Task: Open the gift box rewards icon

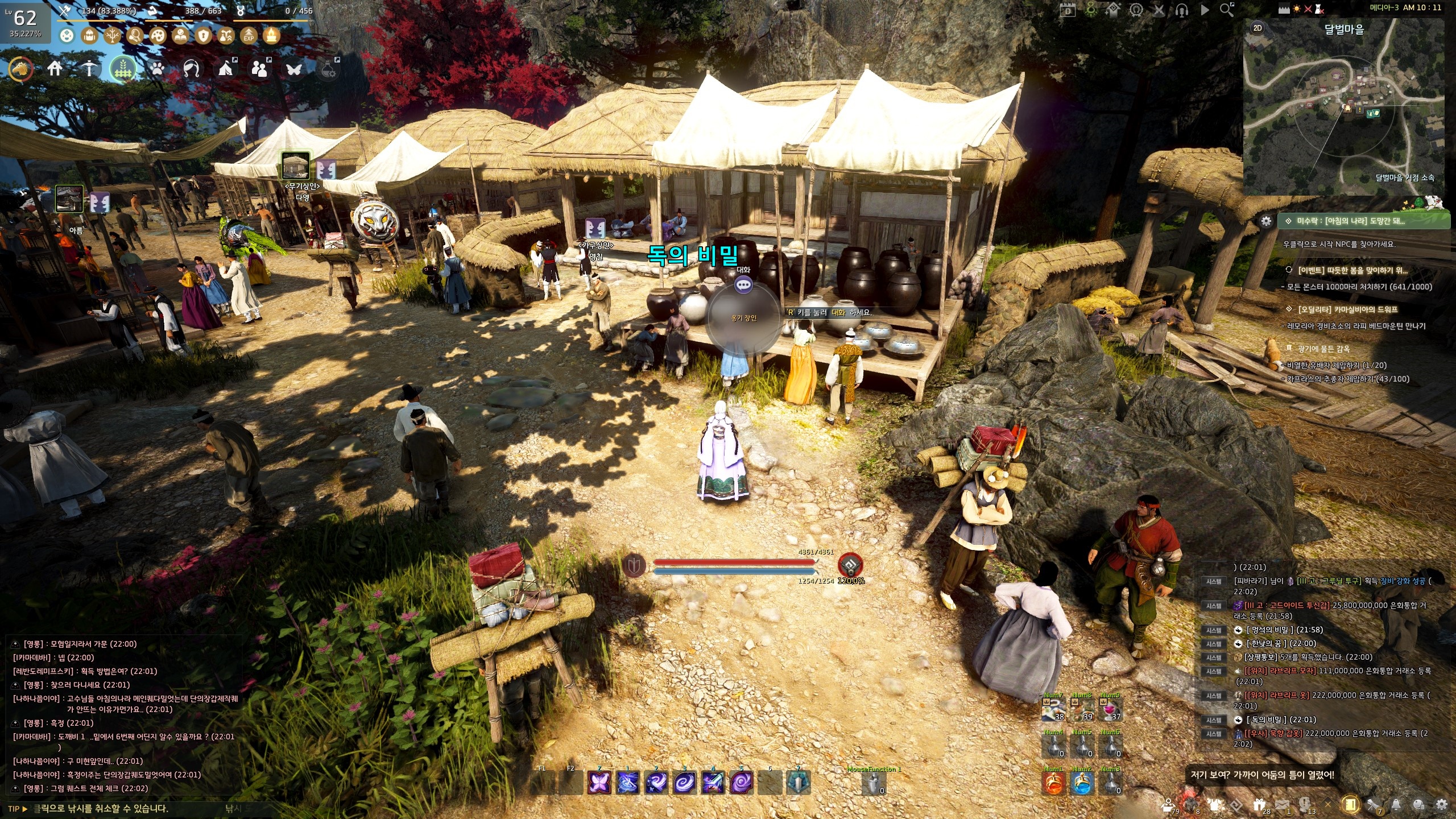Action: point(1259,805)
